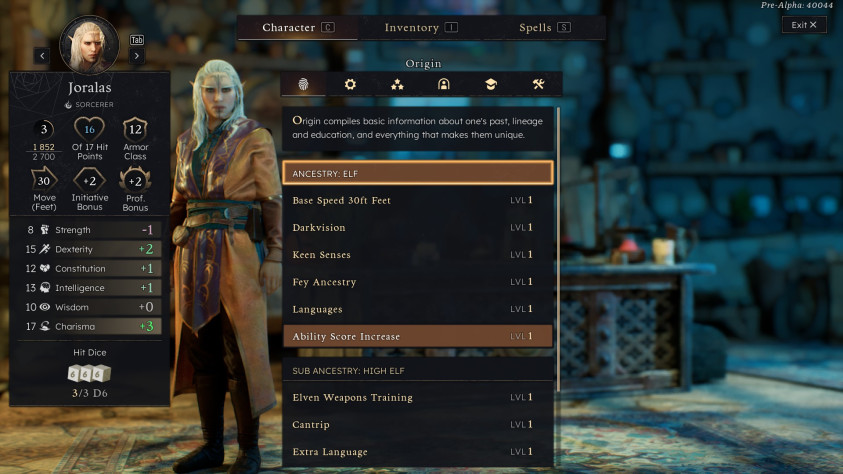
Task: View the Fey Ancestry trait
Action: (x=417, y=282)
